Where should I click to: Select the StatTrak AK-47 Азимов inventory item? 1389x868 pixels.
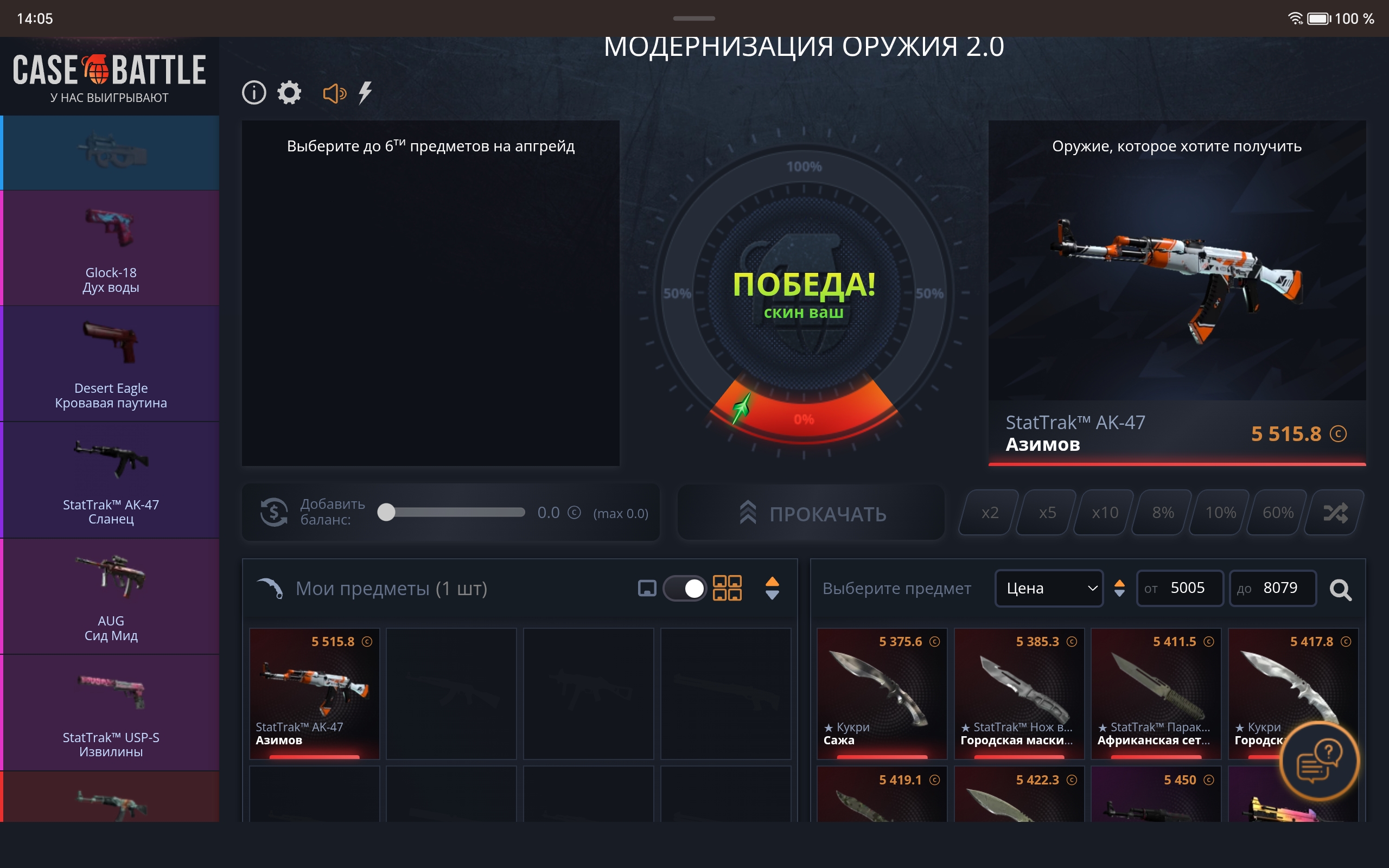click(x=314, y=693)
